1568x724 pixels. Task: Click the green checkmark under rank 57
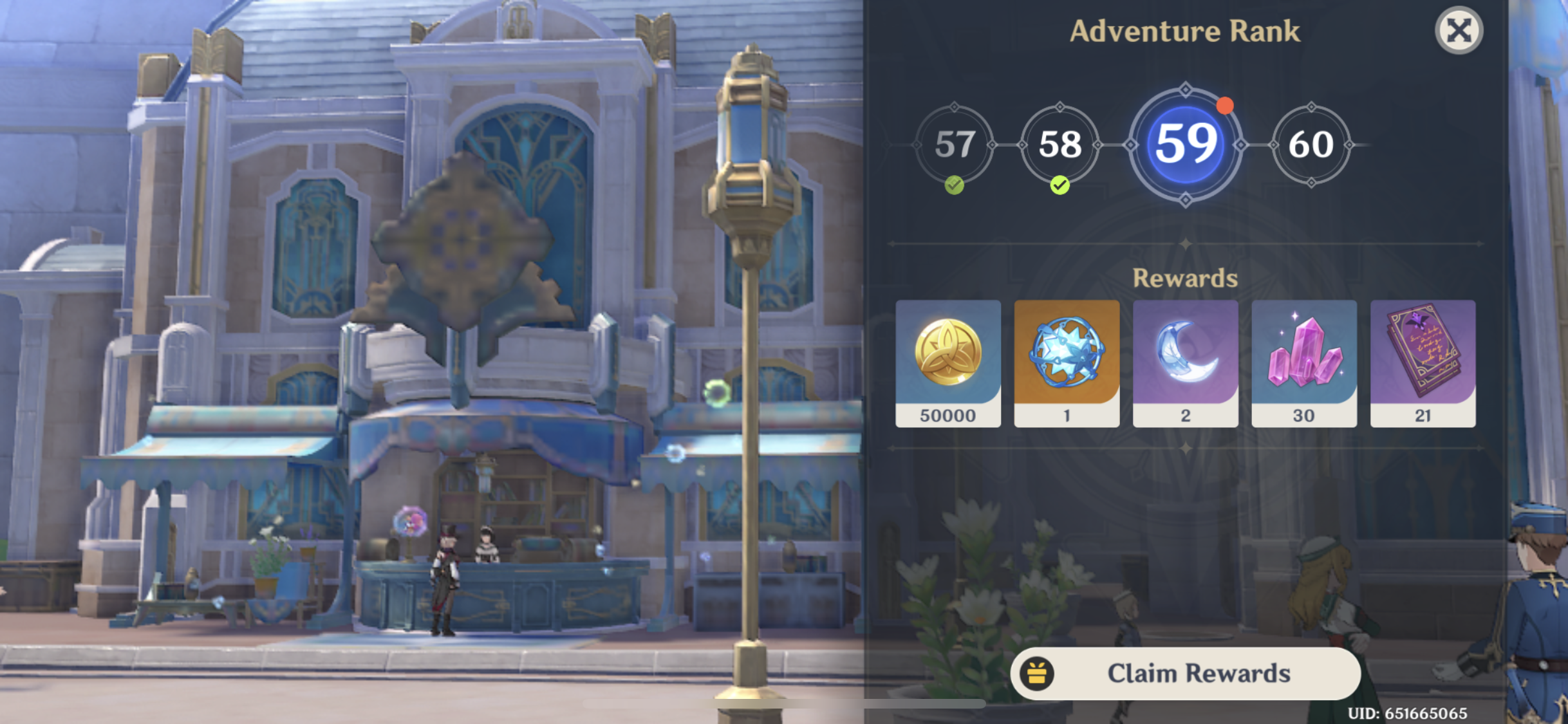click(954, 185)
